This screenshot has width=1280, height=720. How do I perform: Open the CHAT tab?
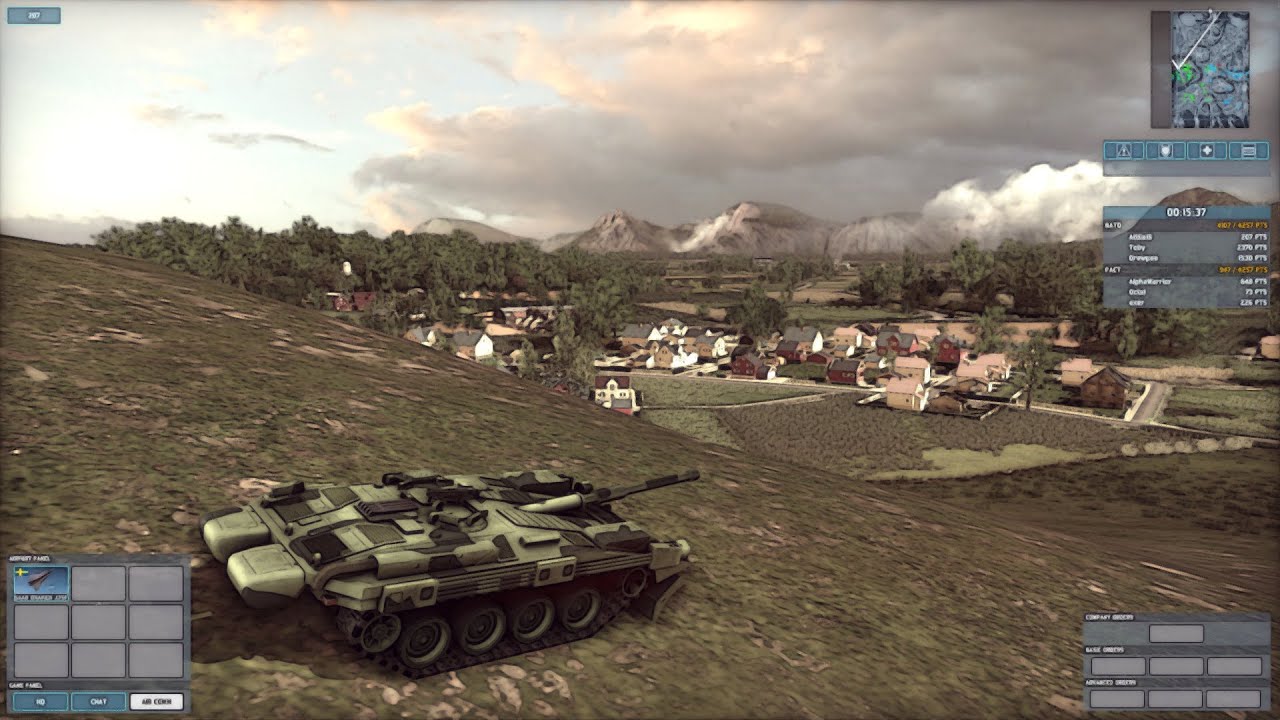(98, 701)
